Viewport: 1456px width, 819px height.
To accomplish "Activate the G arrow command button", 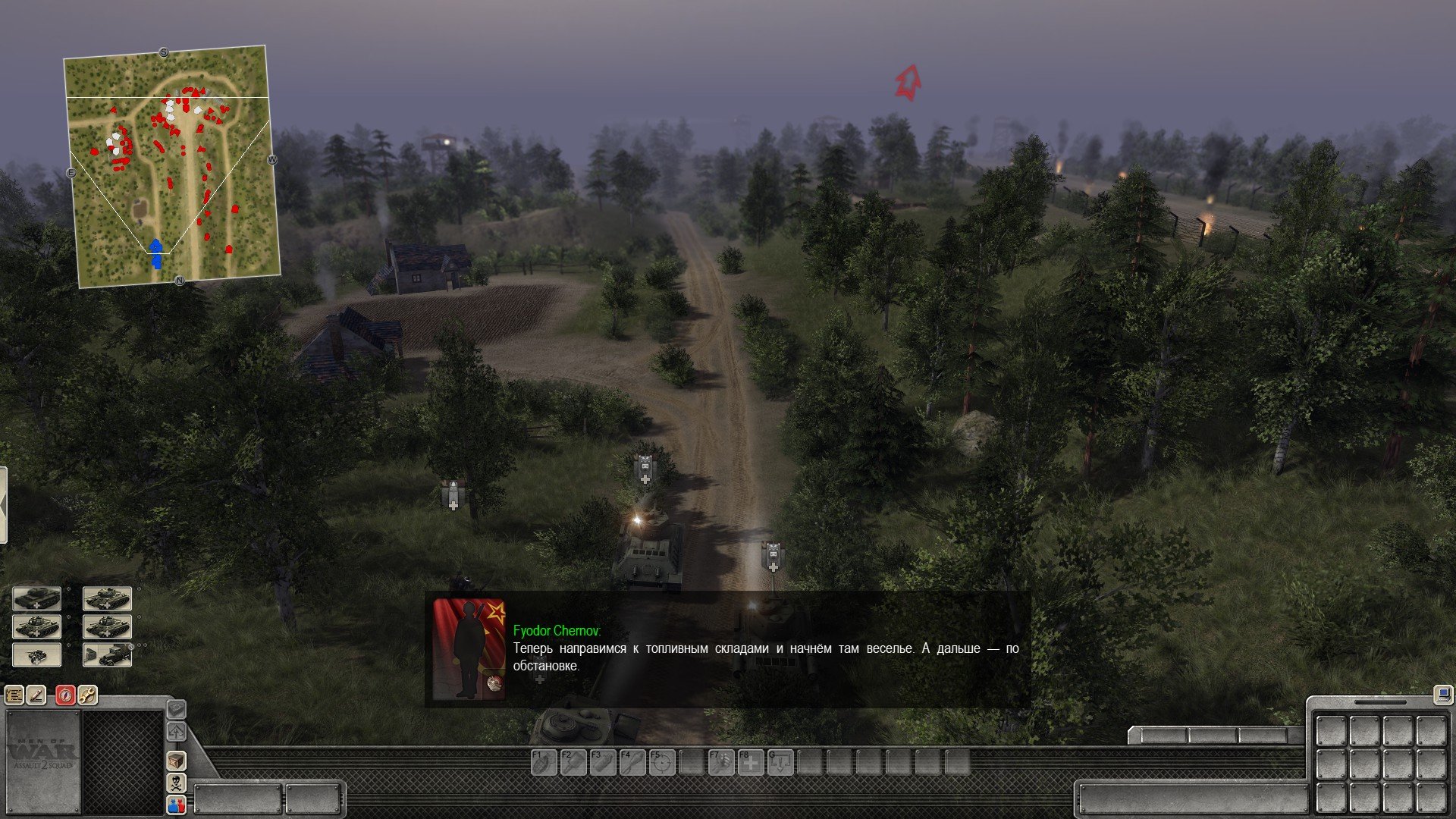I will tap(780, 762).
